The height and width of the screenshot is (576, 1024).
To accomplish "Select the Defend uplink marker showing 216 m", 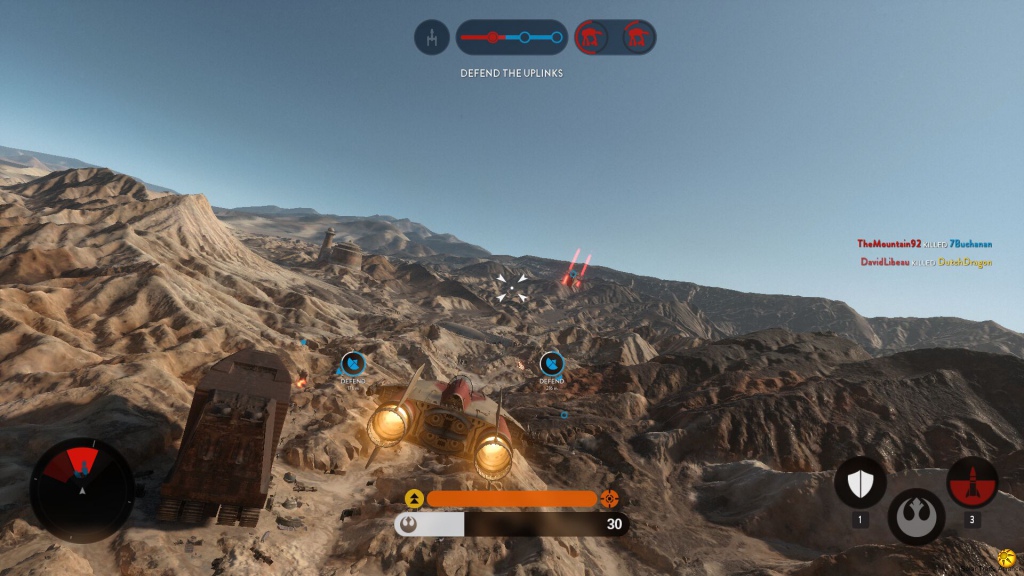I will click(x=551, y=364).
